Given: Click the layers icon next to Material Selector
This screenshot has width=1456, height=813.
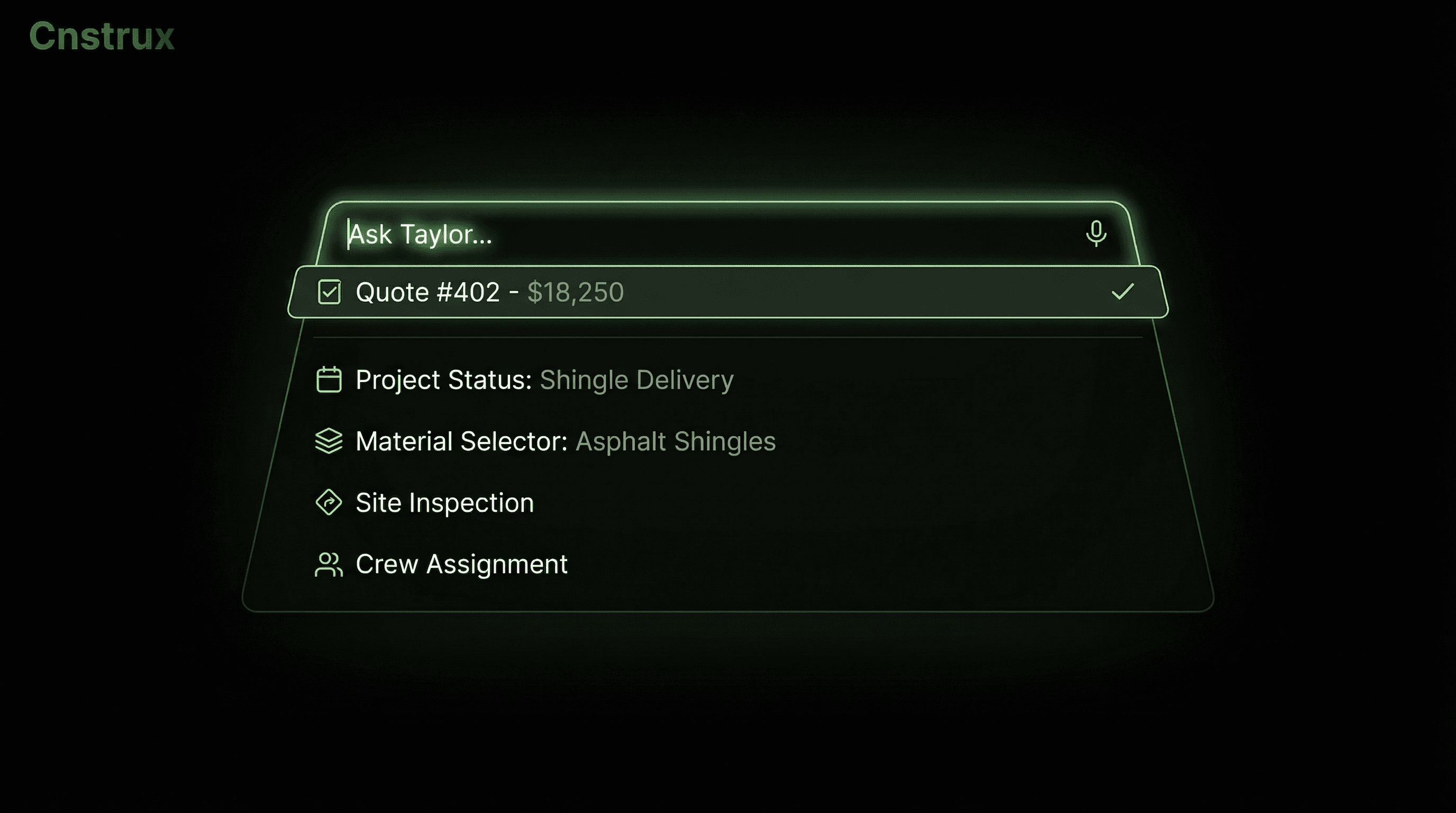Looking at the screenshot, I should point(330,441).
